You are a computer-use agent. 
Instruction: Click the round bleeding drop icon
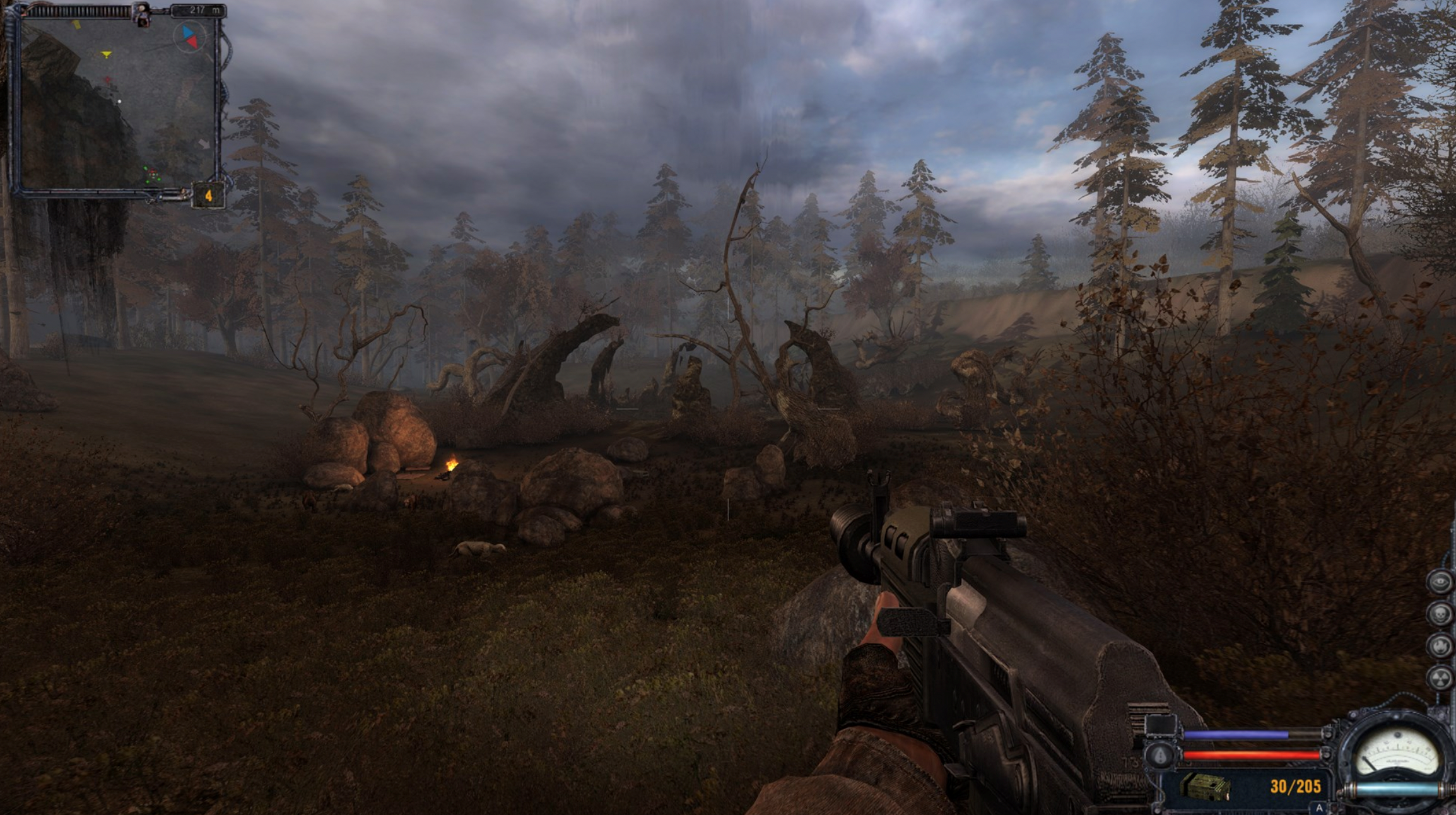click(1160, 755)
